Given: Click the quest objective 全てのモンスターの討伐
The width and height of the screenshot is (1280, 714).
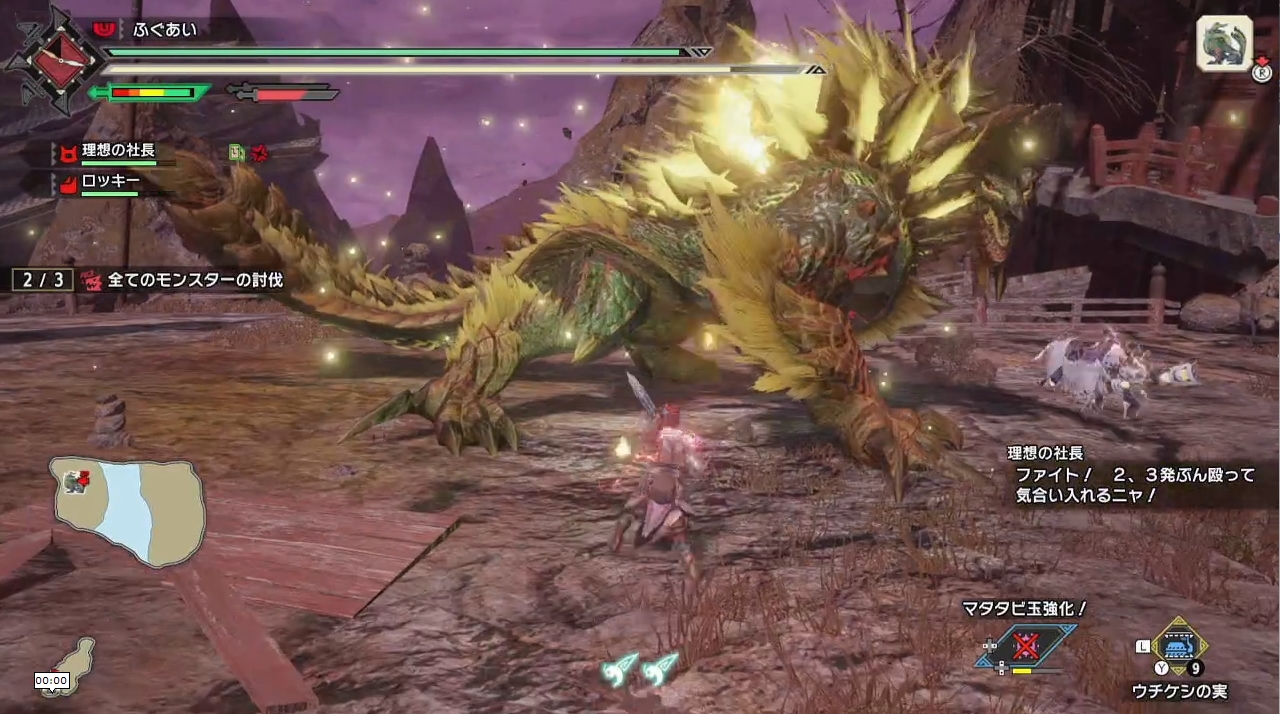Looking at the screenshot, I should (x=186, y=281).
